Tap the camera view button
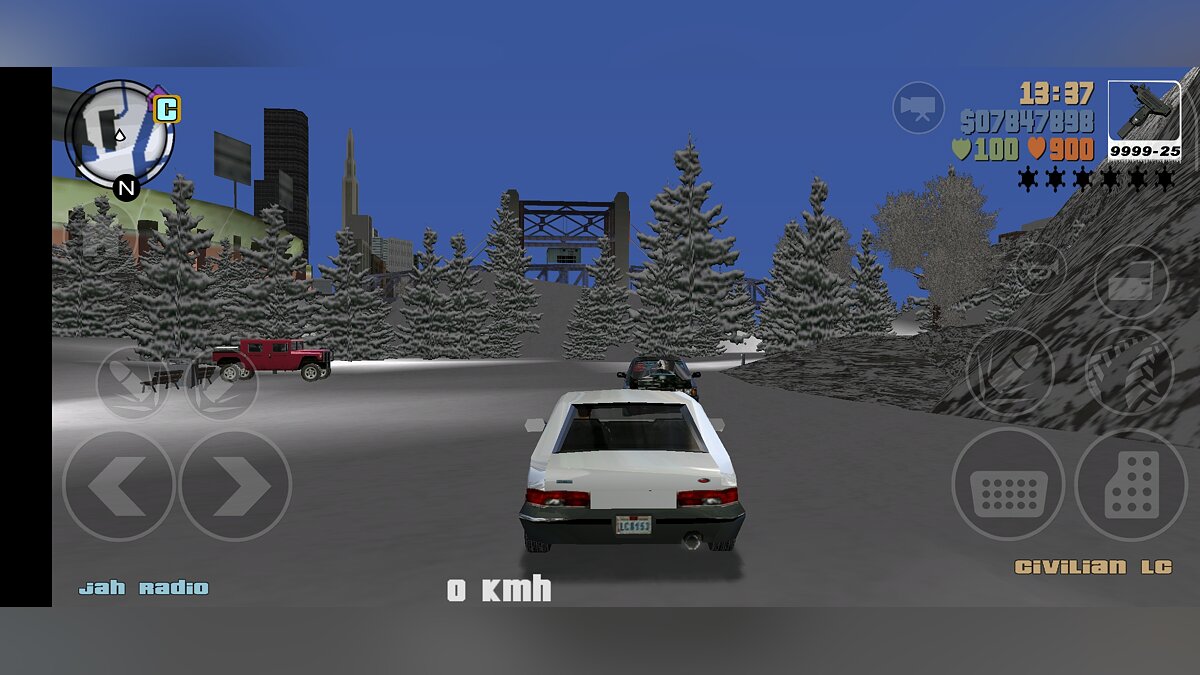The image size is (1200, 675). point(918,107)
